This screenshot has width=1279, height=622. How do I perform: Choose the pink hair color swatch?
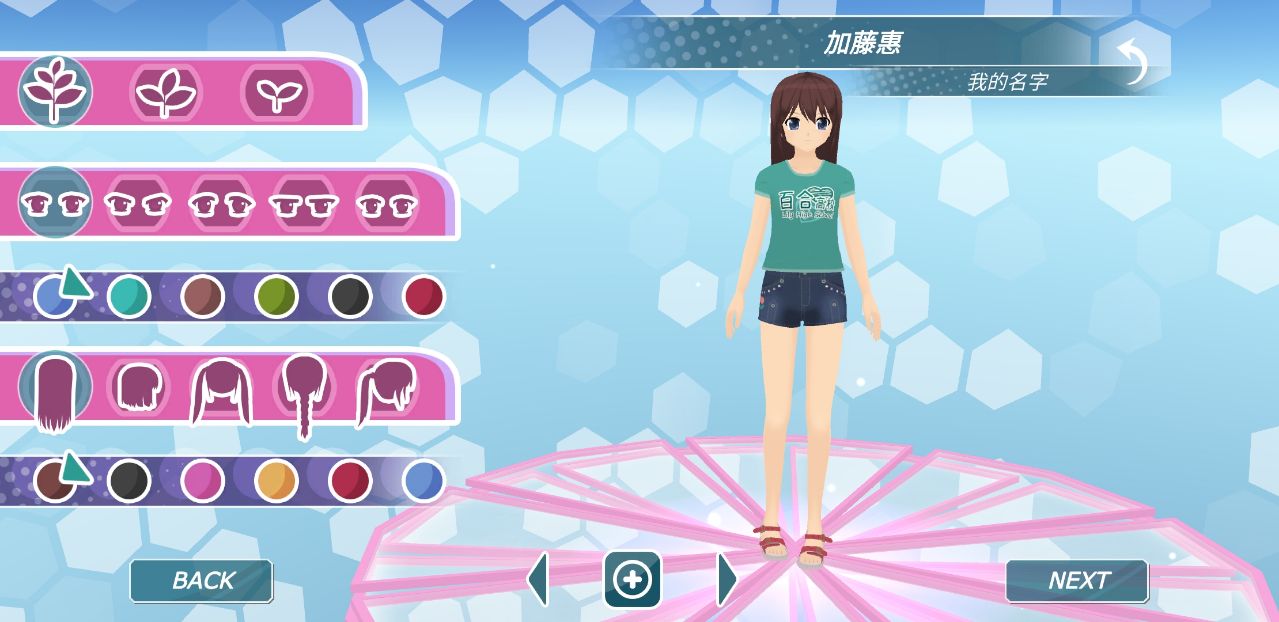[202, 481]
